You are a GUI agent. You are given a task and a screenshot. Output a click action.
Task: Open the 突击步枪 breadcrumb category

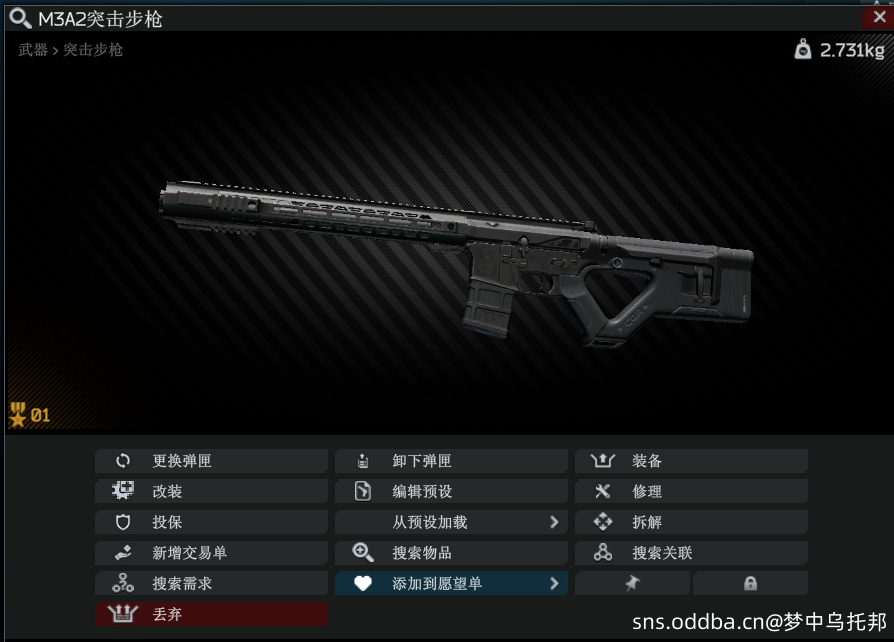[x=93, y=49]
